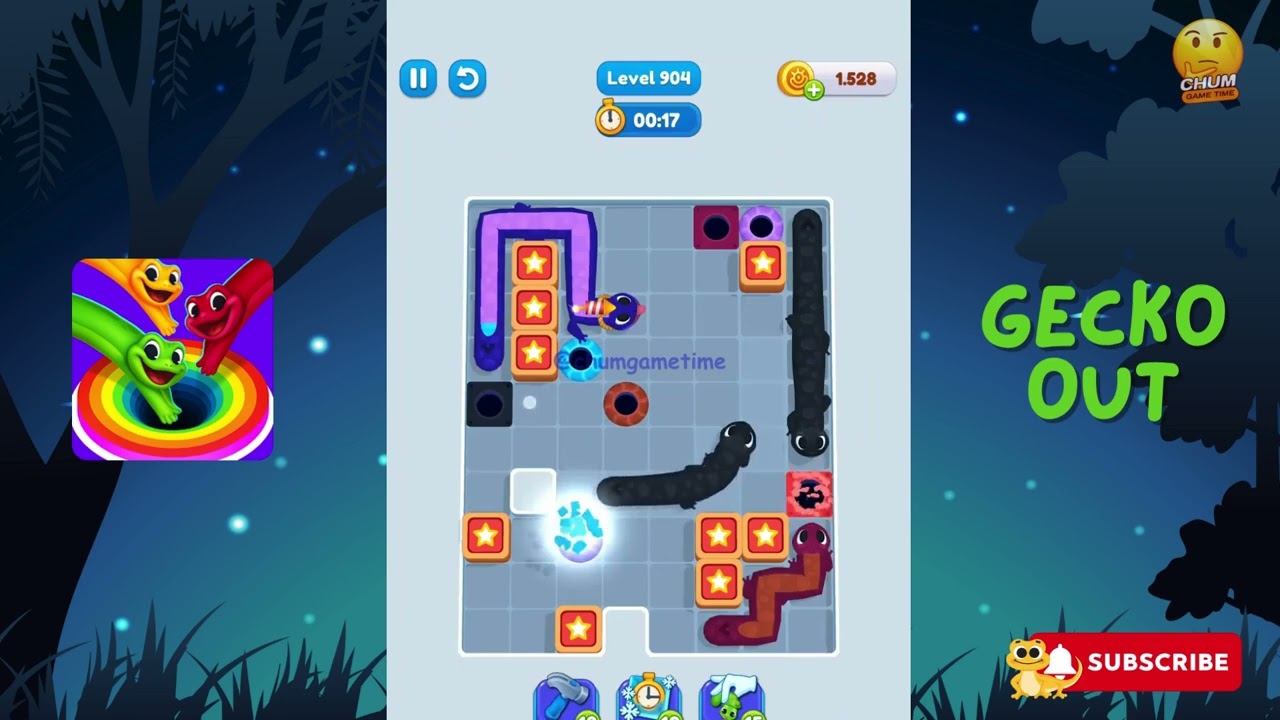Viewport: 1280px width, 720px height.
Task: Tap the timer showing 00:17
Action: [648, 120]
